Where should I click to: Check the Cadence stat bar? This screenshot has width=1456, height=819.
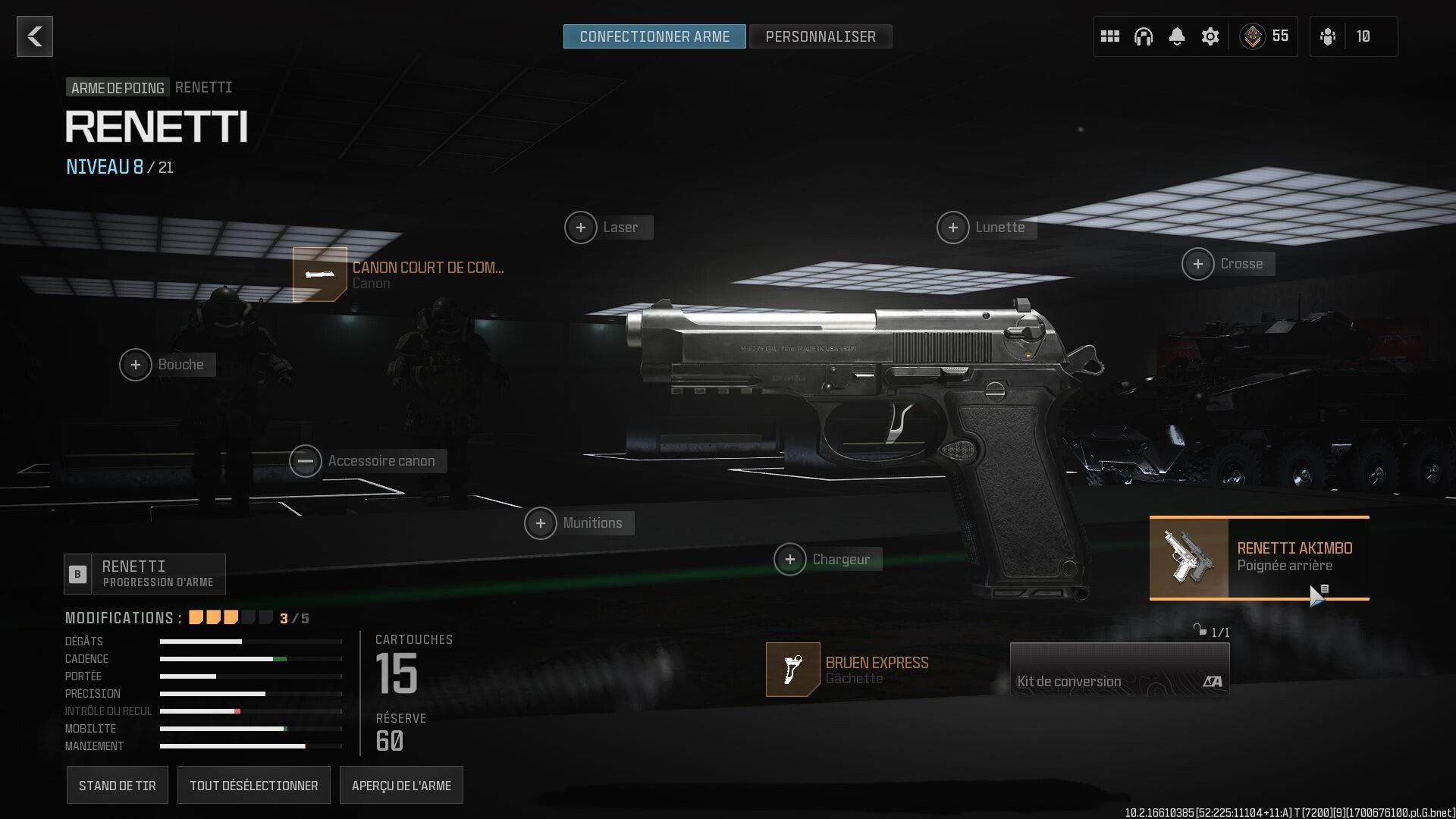250,659
